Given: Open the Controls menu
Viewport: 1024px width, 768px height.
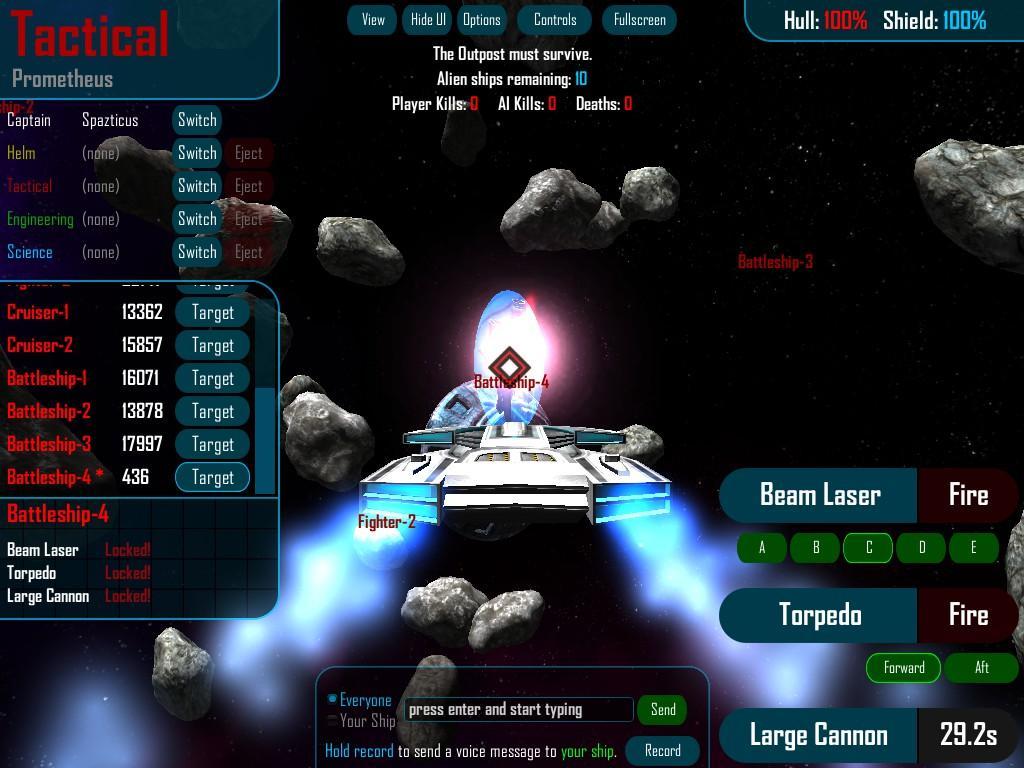Looking at the screenshot, I should click(x=555, y=20).
